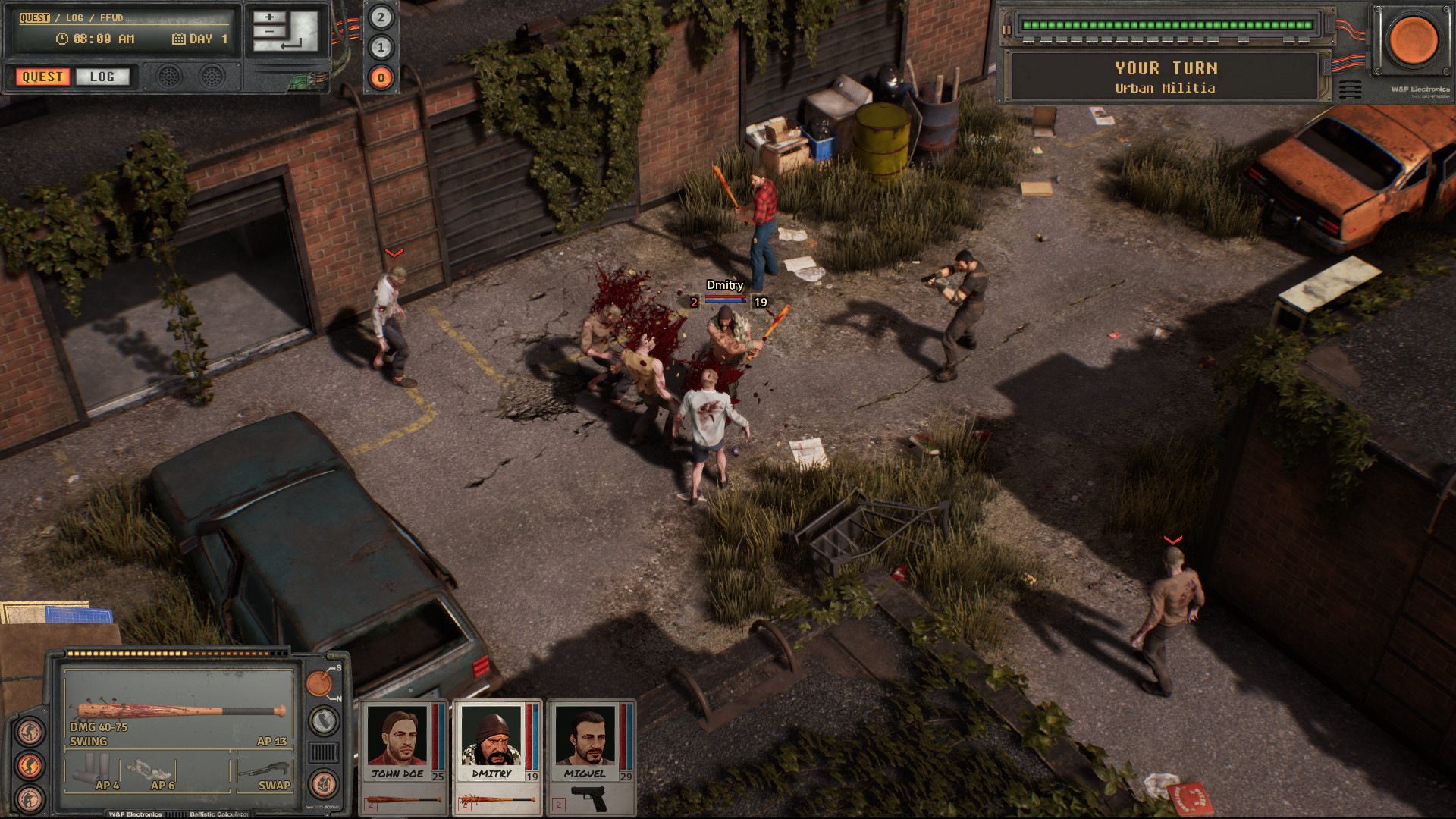Click the clock icon beside 08:00 AM
The image size is (1456, 819).
(x=62, y=39)
